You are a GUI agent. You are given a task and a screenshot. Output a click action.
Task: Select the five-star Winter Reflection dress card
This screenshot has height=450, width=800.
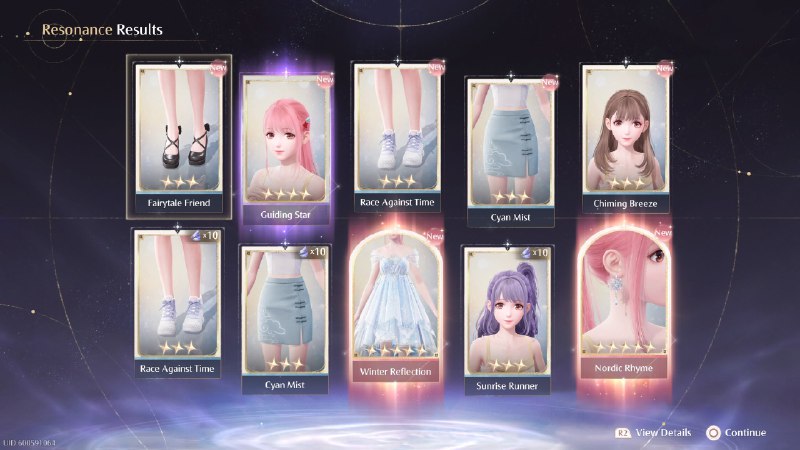pyautogui.click(x=397, y=306)
